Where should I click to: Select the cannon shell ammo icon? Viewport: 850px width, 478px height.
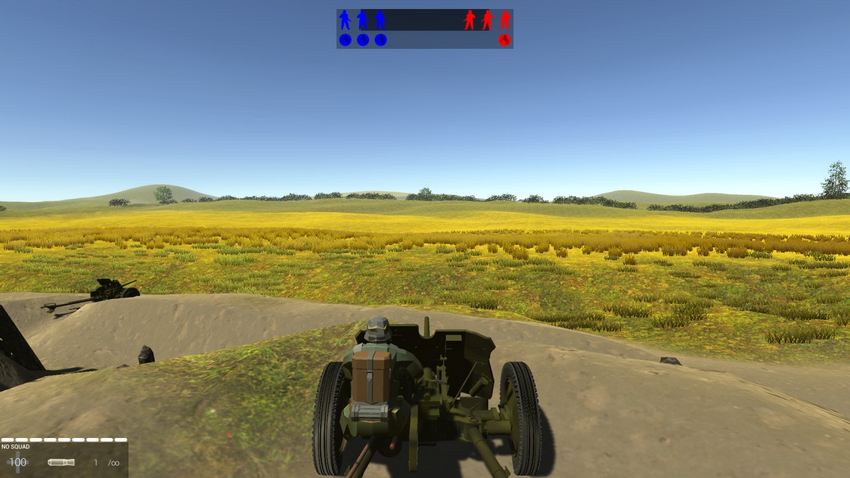pyautogui.click(x=61, y=462)
